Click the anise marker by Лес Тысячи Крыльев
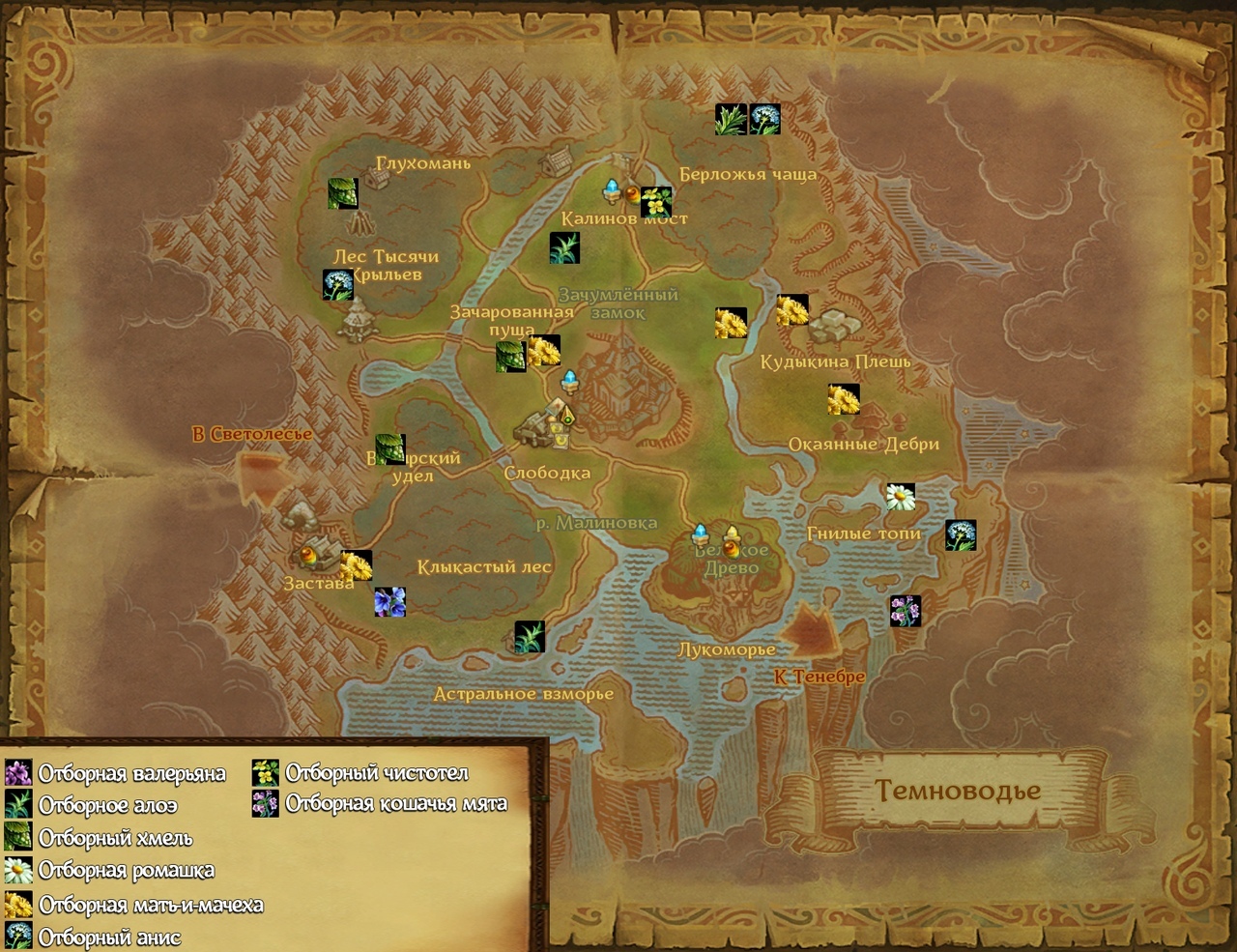Image resolution: width=1237 pixels, height=952 pixels. pyautogui.click(x=338, y=285)
